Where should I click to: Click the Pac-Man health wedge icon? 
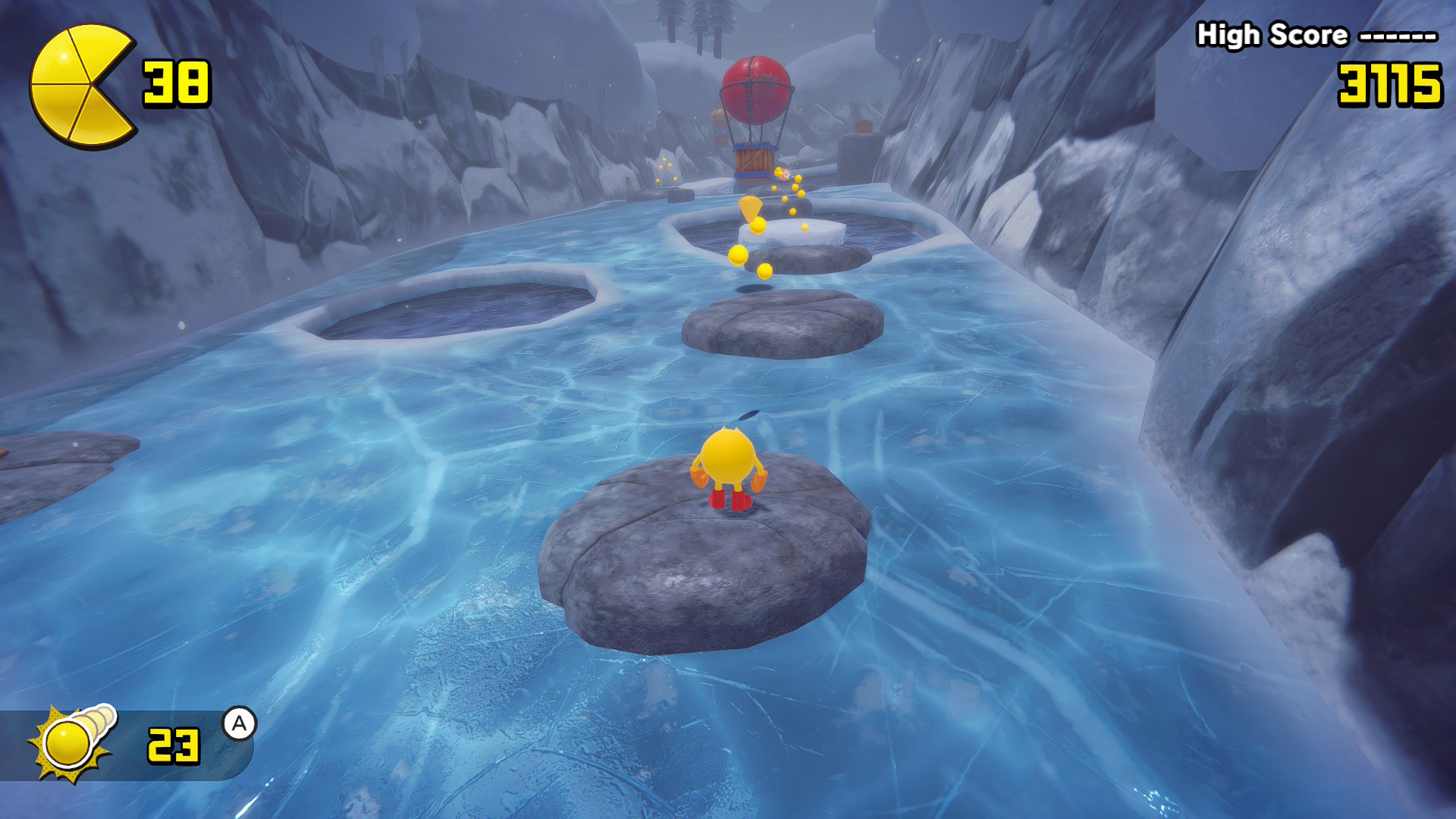pos(81,85)
